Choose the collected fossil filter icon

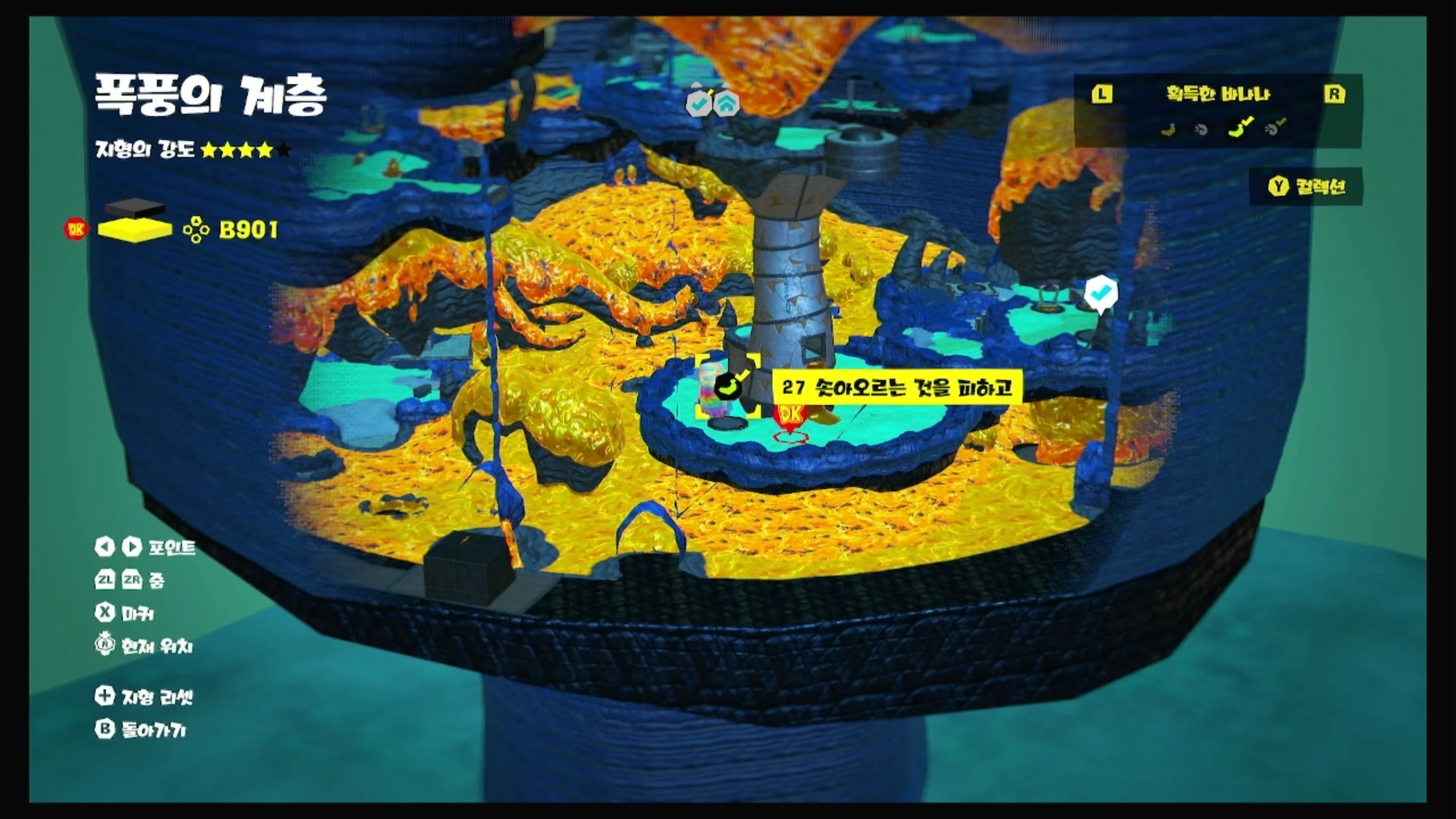click(x=1275, y=129)
